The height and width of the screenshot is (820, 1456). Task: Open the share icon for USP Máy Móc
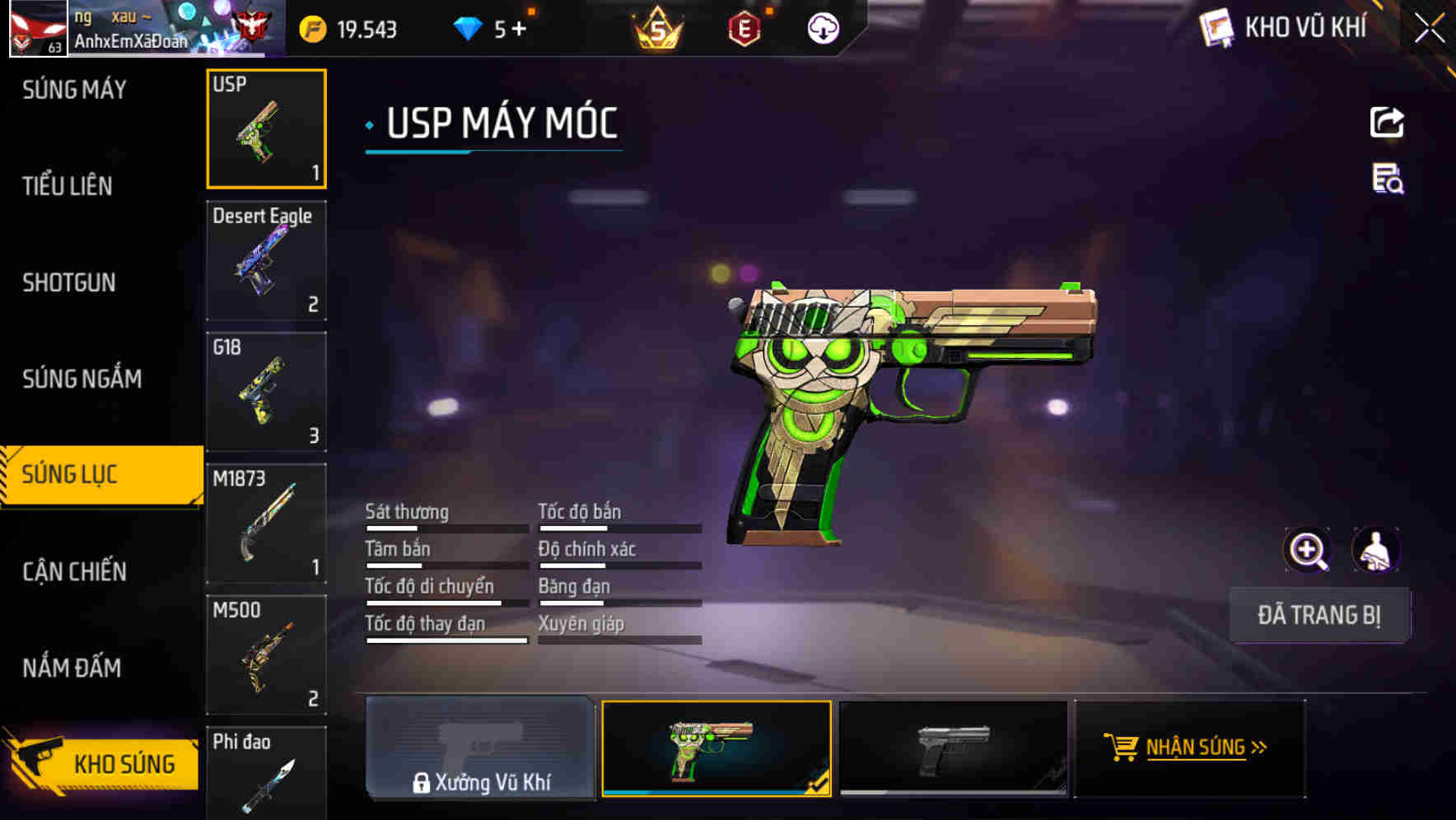click(1388, 122)
